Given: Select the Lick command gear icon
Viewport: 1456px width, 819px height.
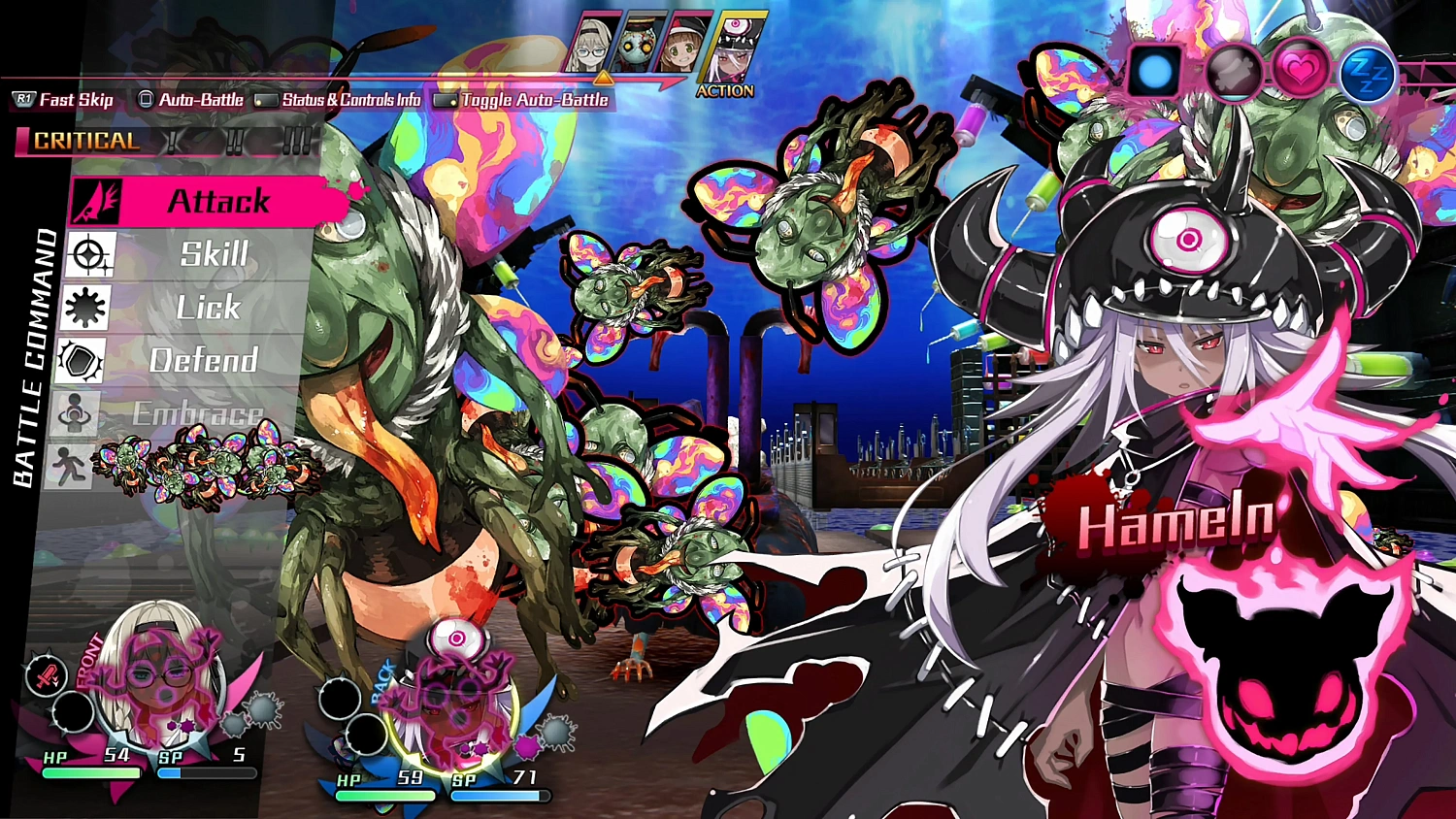Looking at the screenshot, I should click(85, 308).
